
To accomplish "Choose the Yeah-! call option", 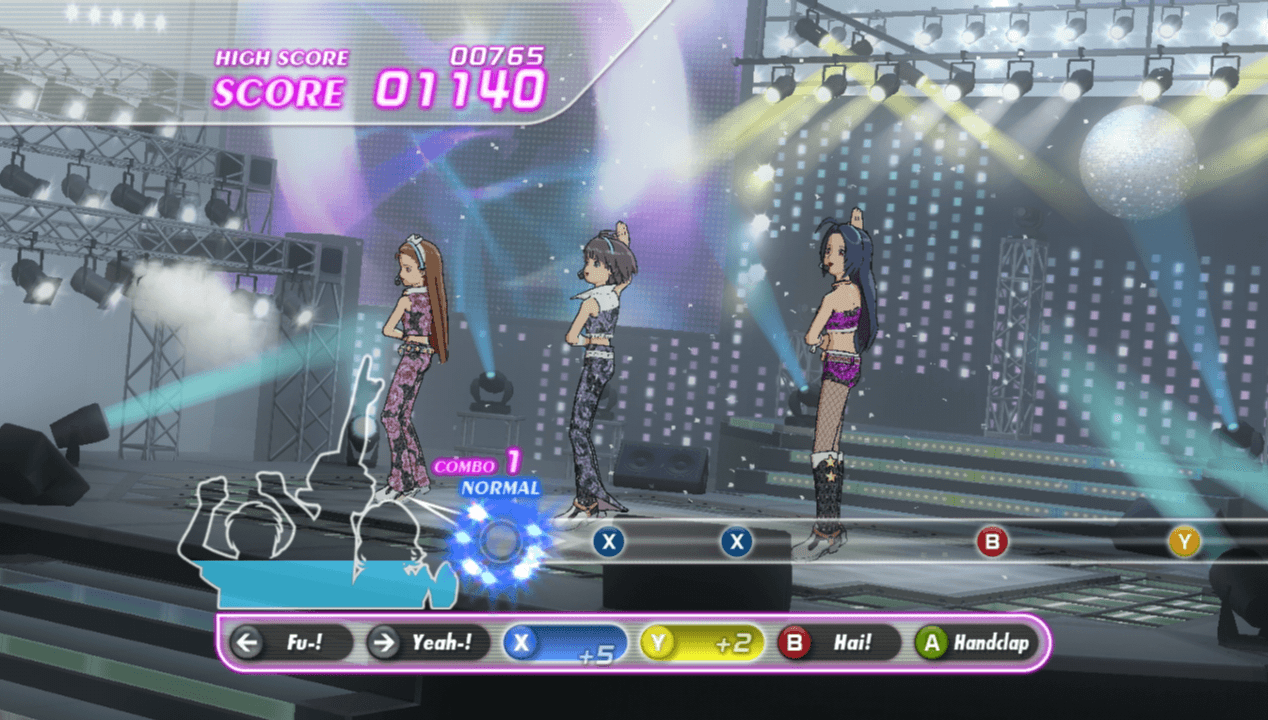I will [428, 643].
